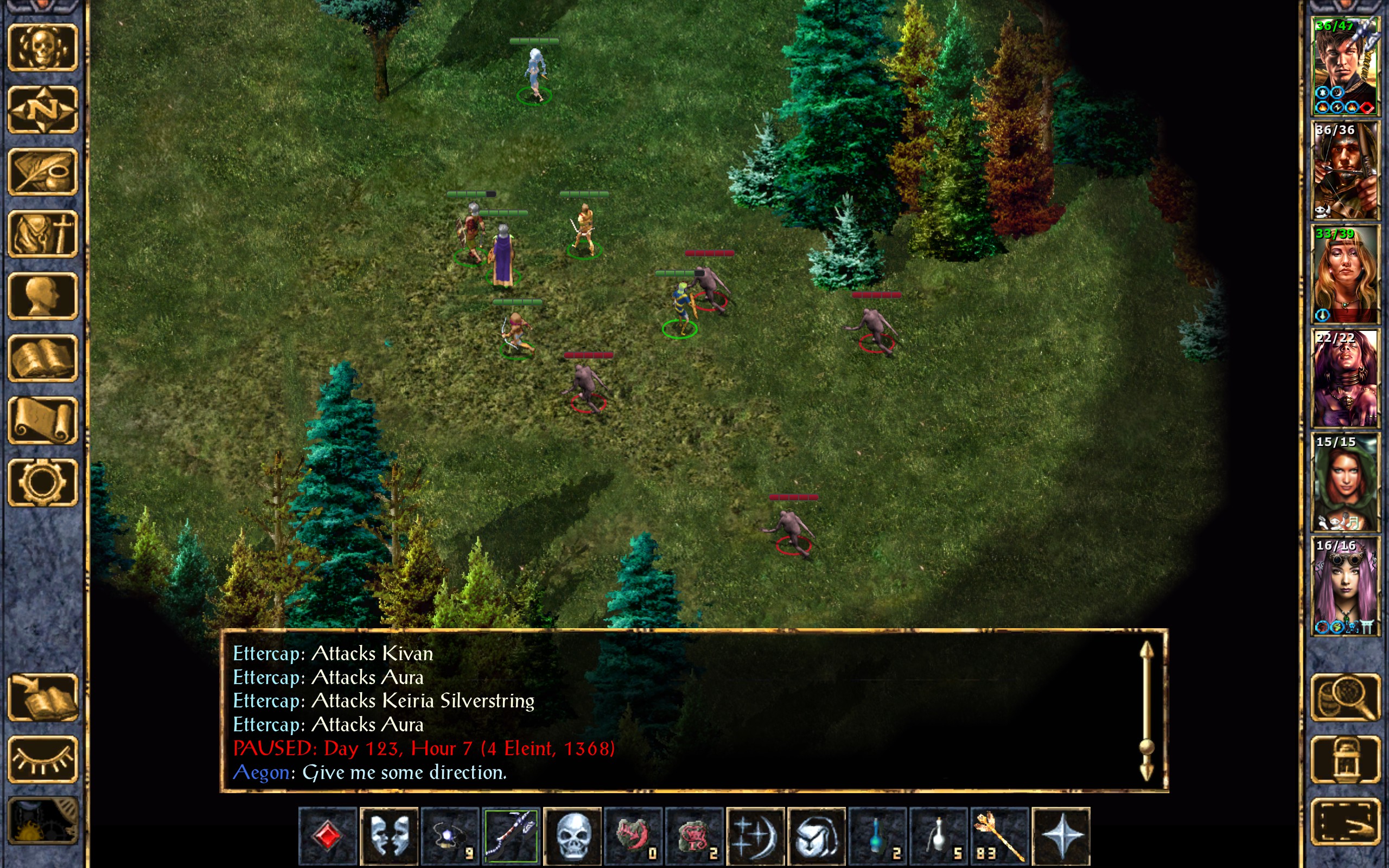This screenshot has width=1389, height=868.
Task: Open the area map with the compass button
Action: pos(42,110)
